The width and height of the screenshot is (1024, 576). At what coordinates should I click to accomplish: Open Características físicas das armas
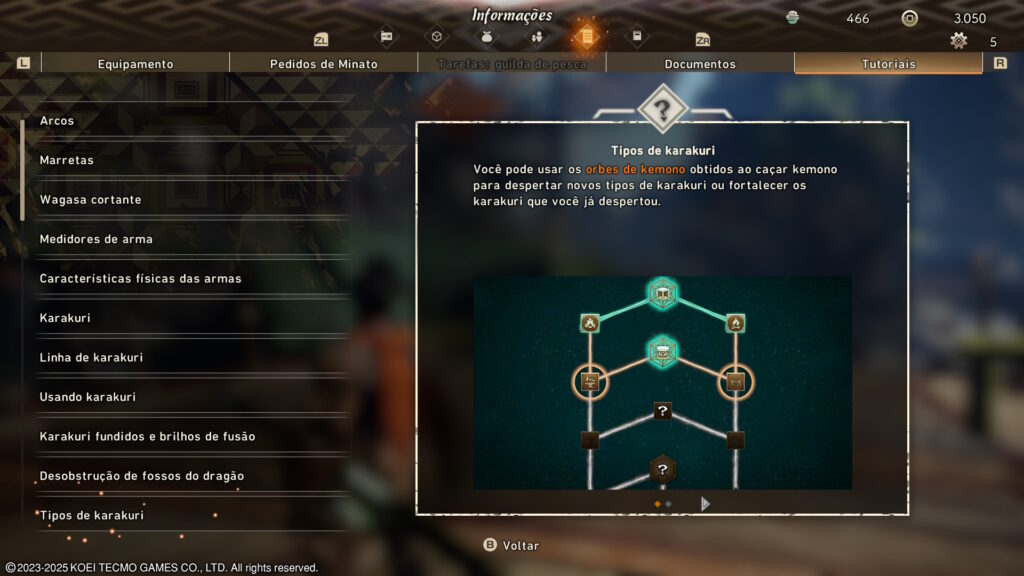tap(140, 279)
